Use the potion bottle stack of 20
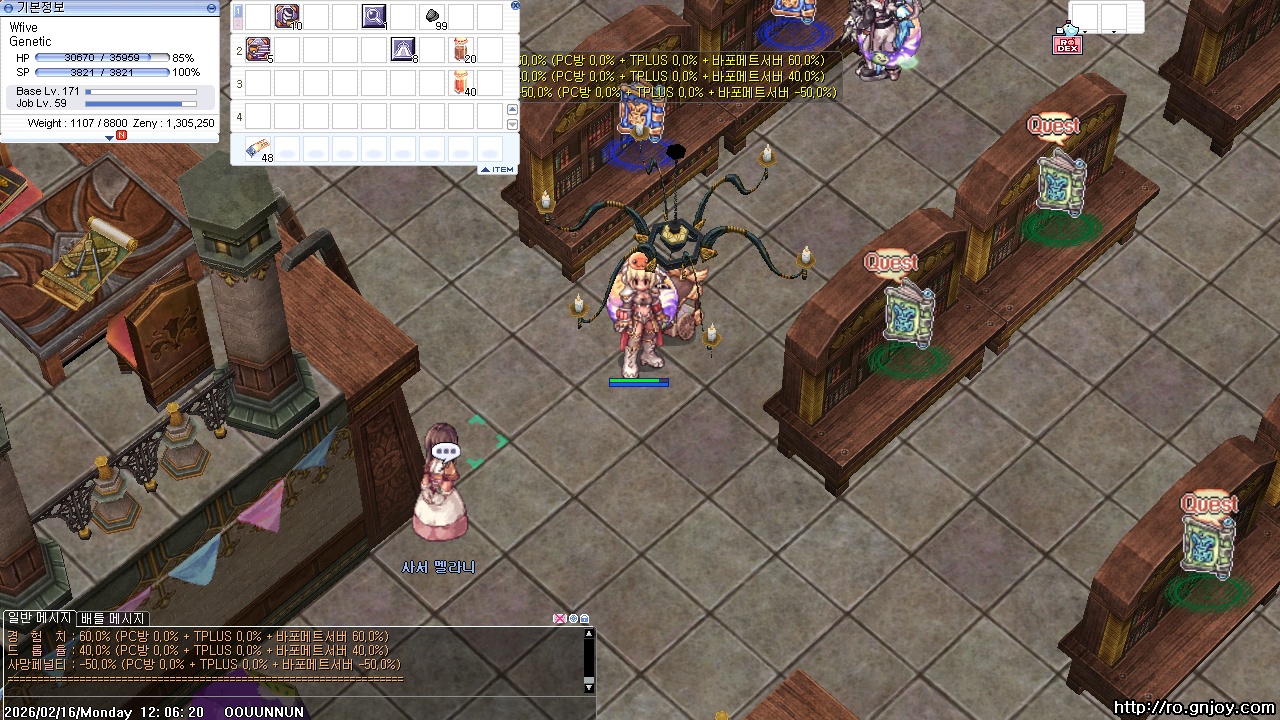 (461, 49)
